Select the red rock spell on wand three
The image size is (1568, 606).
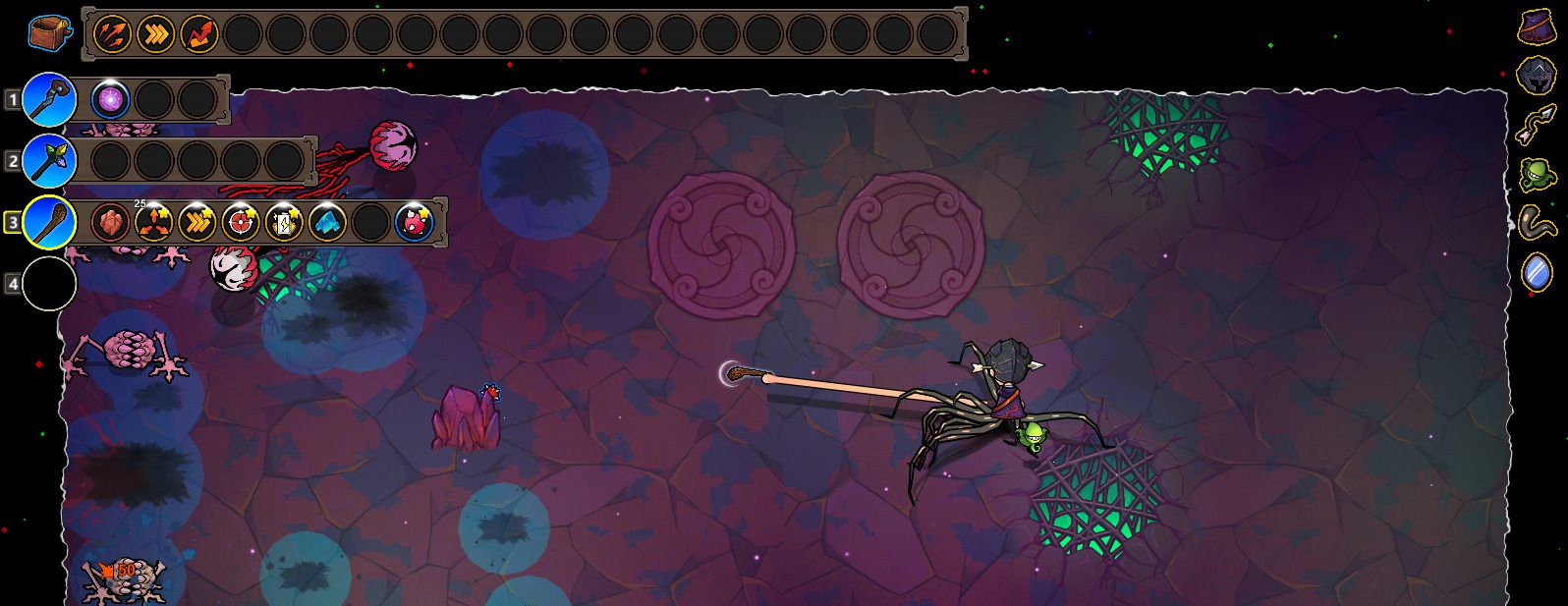[x=110, y=222]
